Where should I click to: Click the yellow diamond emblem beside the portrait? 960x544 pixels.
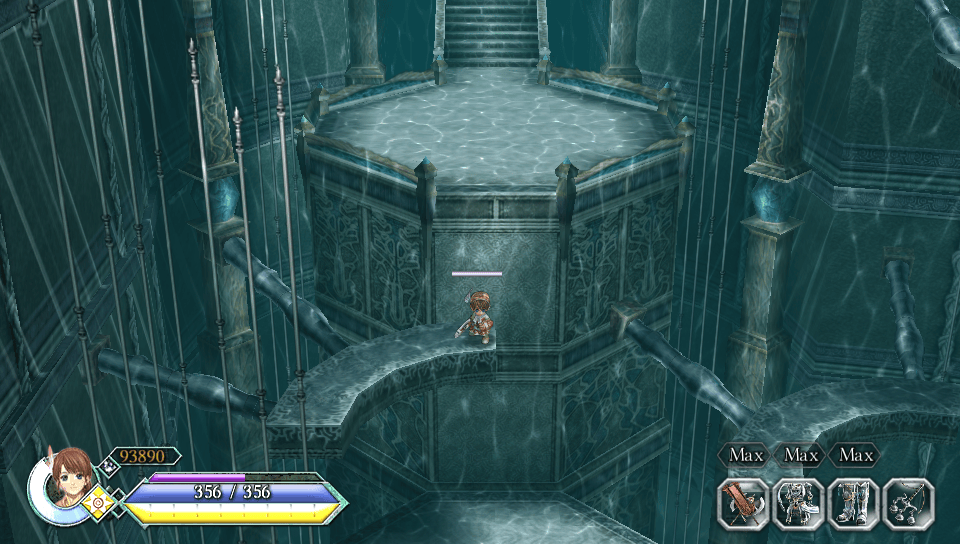coord(98,501)
